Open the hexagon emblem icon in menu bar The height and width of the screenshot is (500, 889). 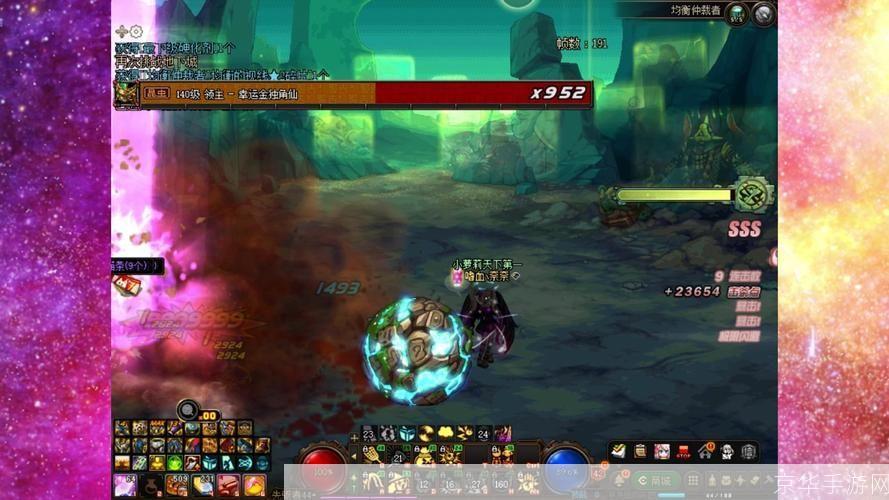click(748, 452)
